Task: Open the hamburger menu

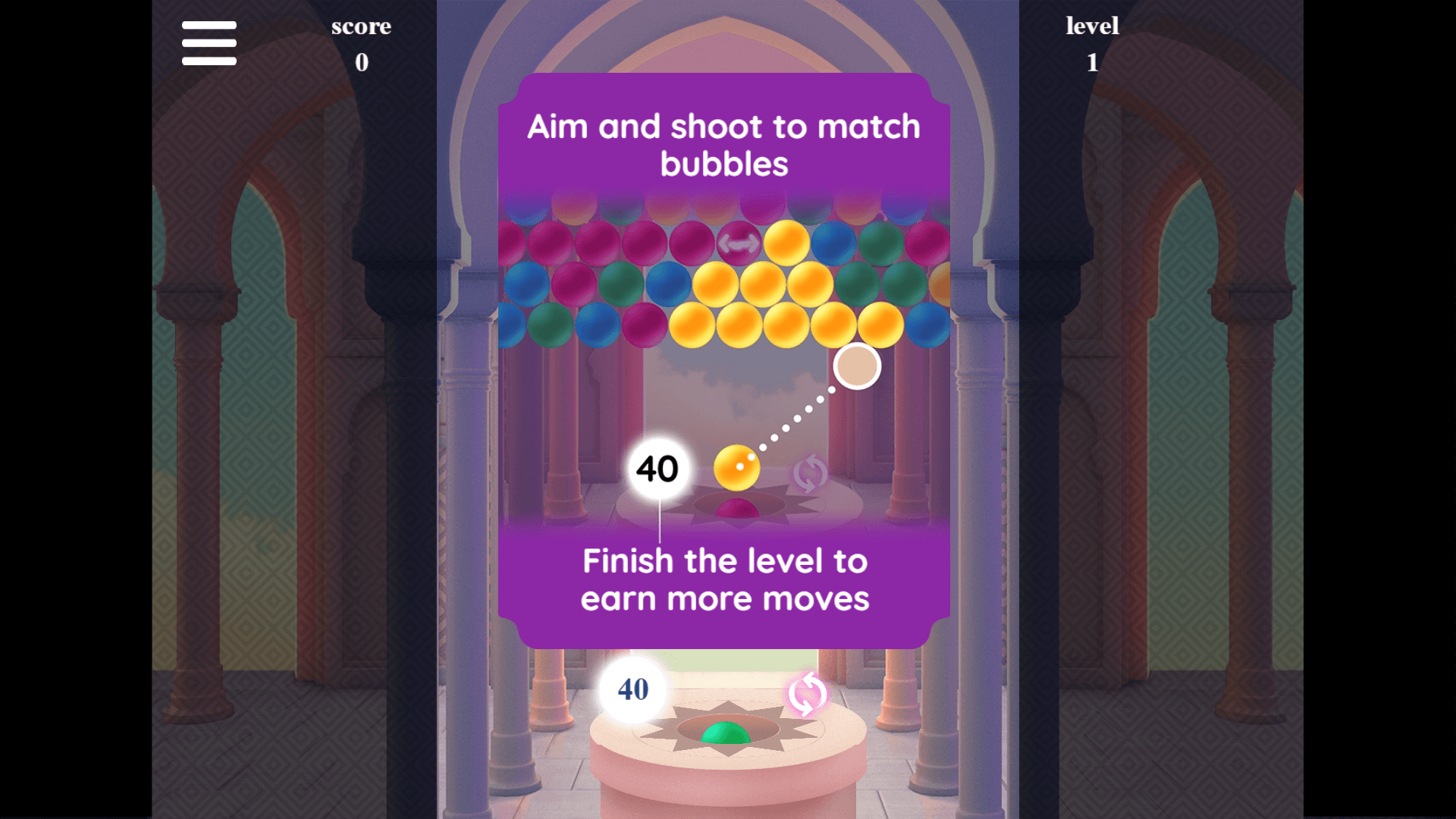Action: [209, 43]
